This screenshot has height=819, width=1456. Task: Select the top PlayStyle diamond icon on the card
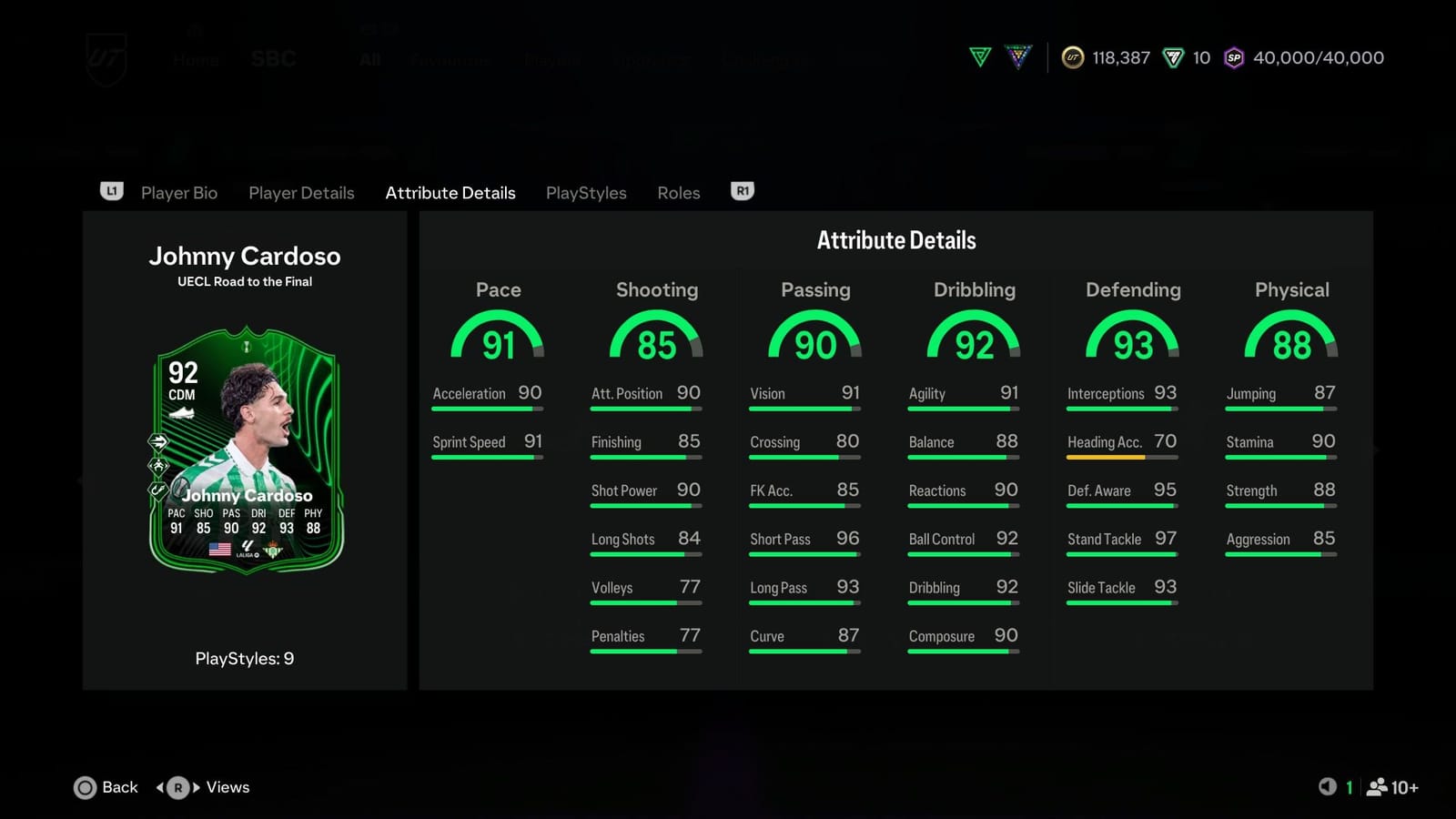158,441
